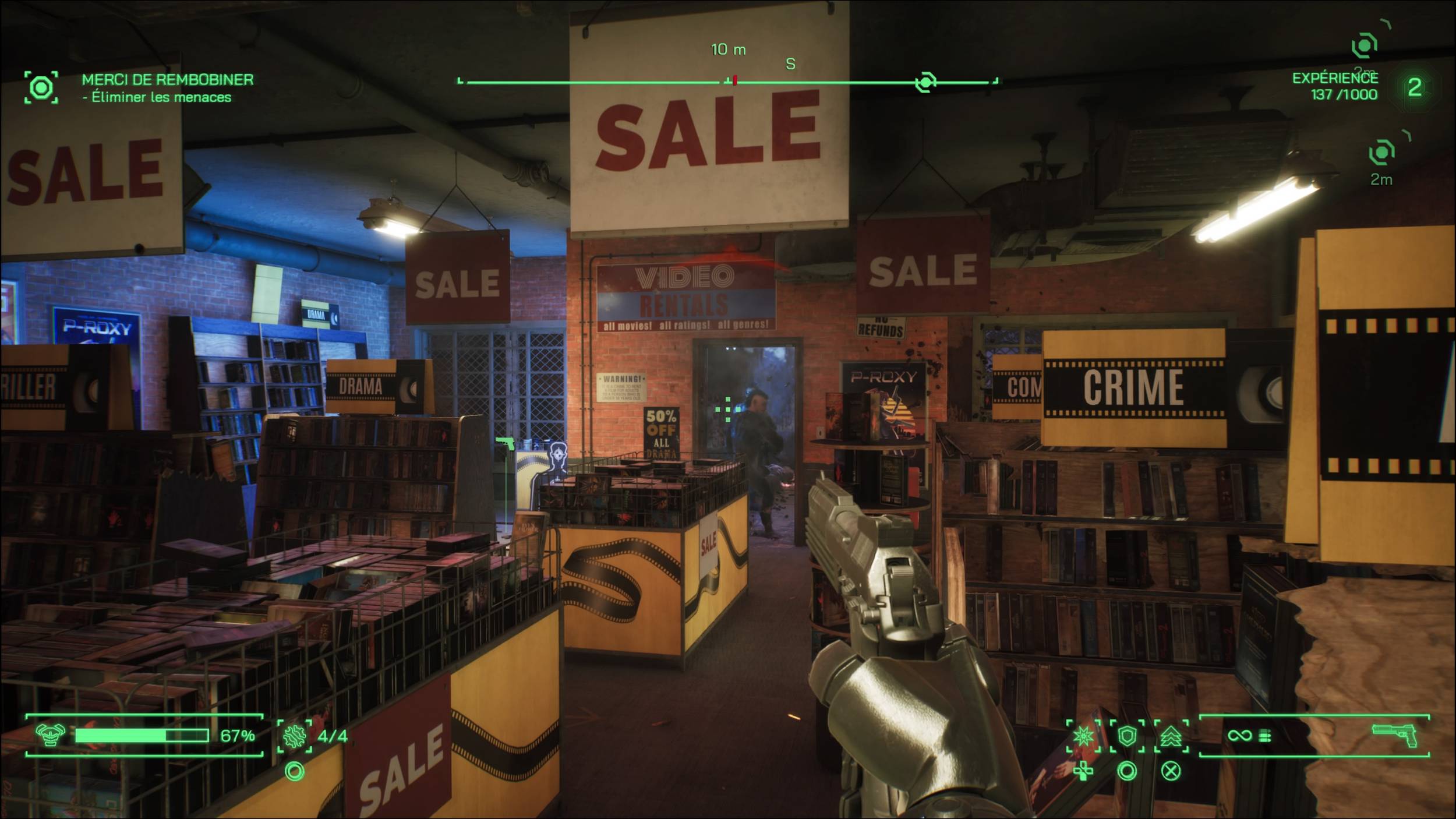Open the level 2 experience badge
1456x819 pixels.
tap(1415, 87)
